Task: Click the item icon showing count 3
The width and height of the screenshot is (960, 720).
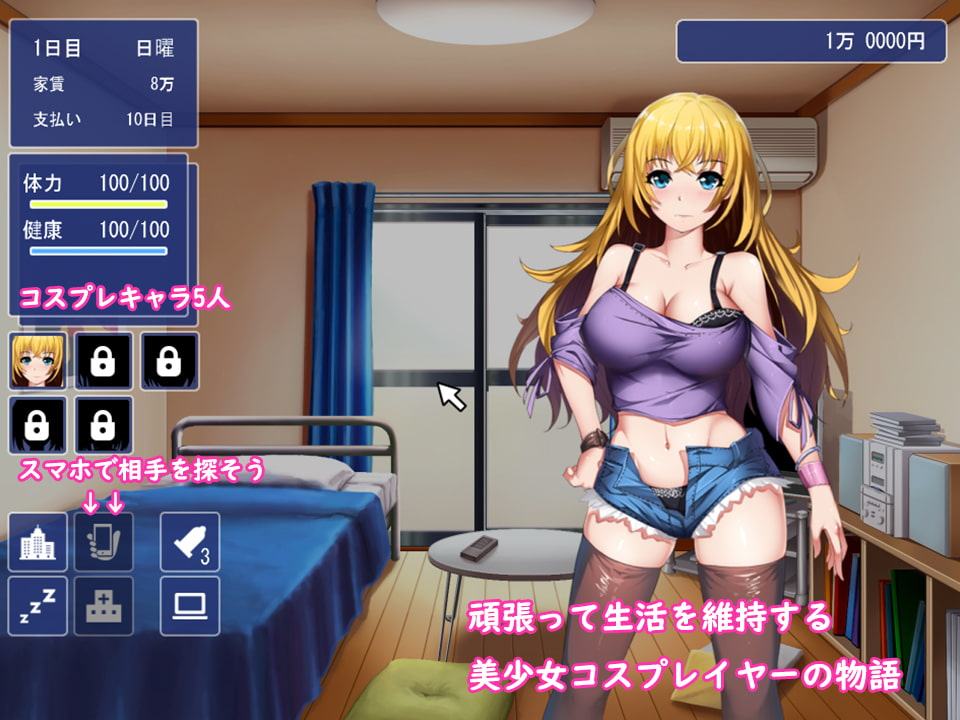Action: tap(190, 542)
